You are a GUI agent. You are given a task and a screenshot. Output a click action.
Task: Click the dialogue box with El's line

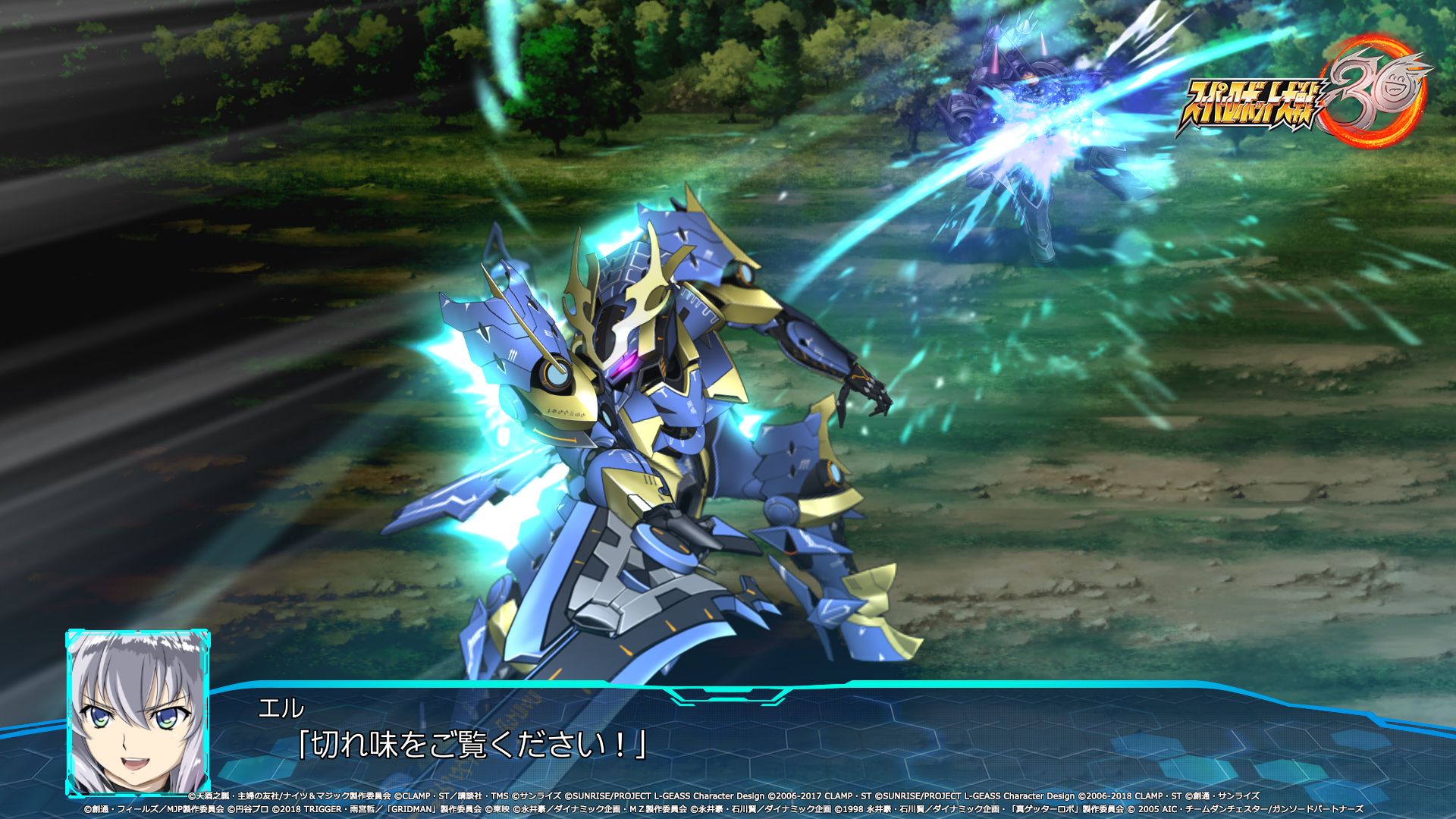pos(758,736)
